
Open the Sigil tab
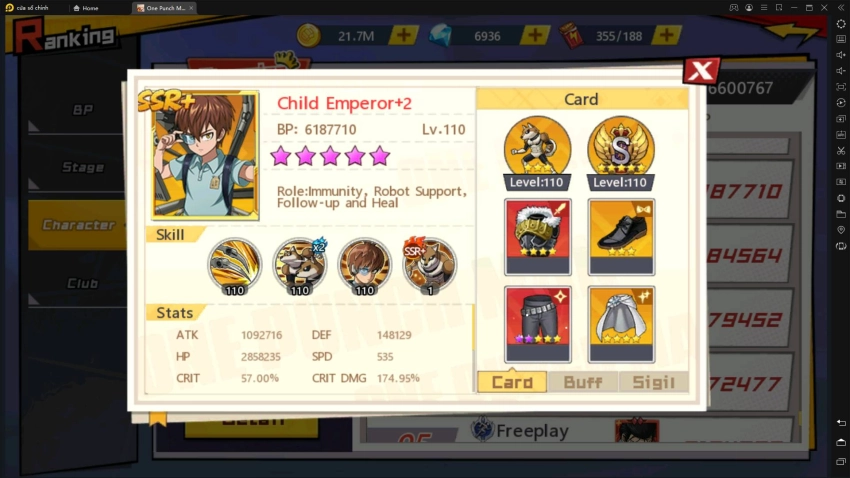(x=654, y=382)
